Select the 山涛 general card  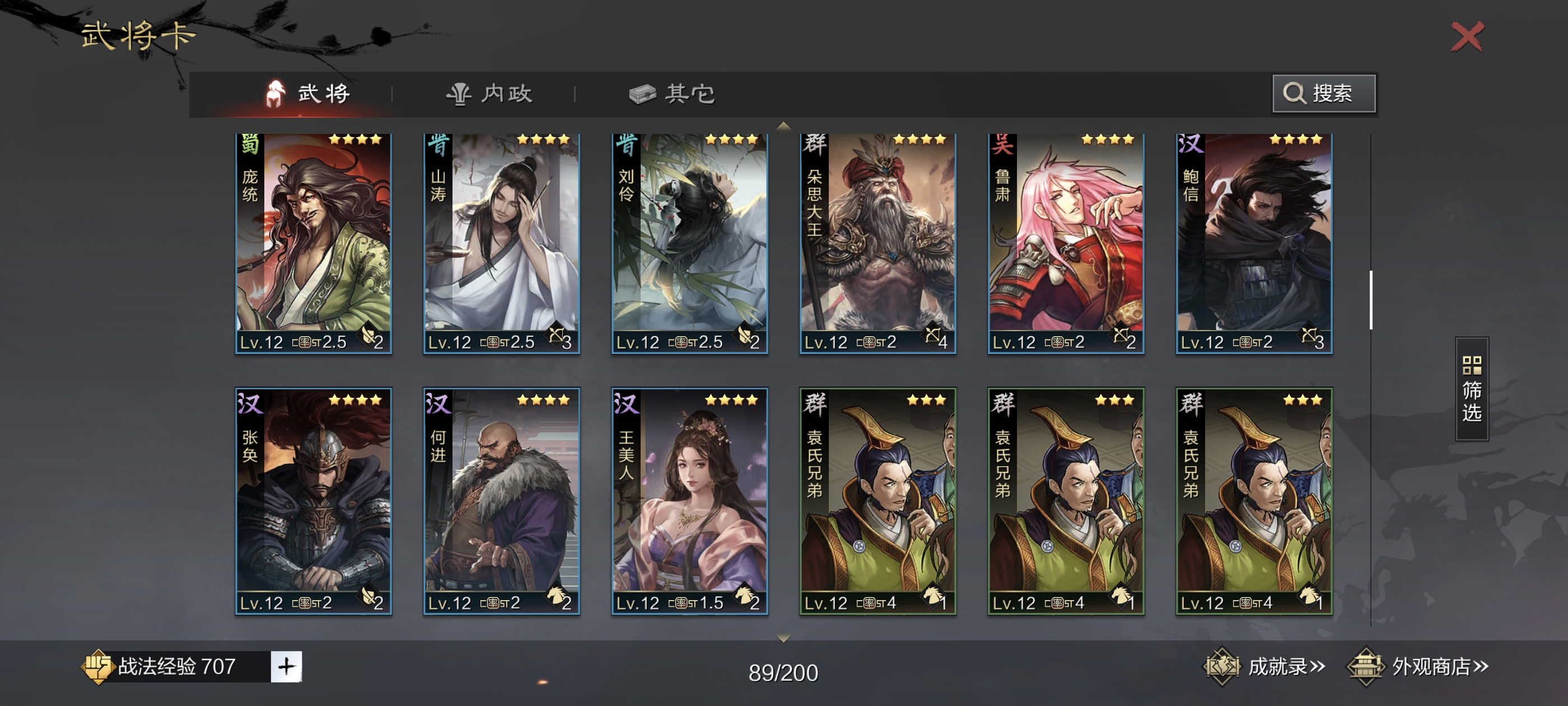pos(501,243)
